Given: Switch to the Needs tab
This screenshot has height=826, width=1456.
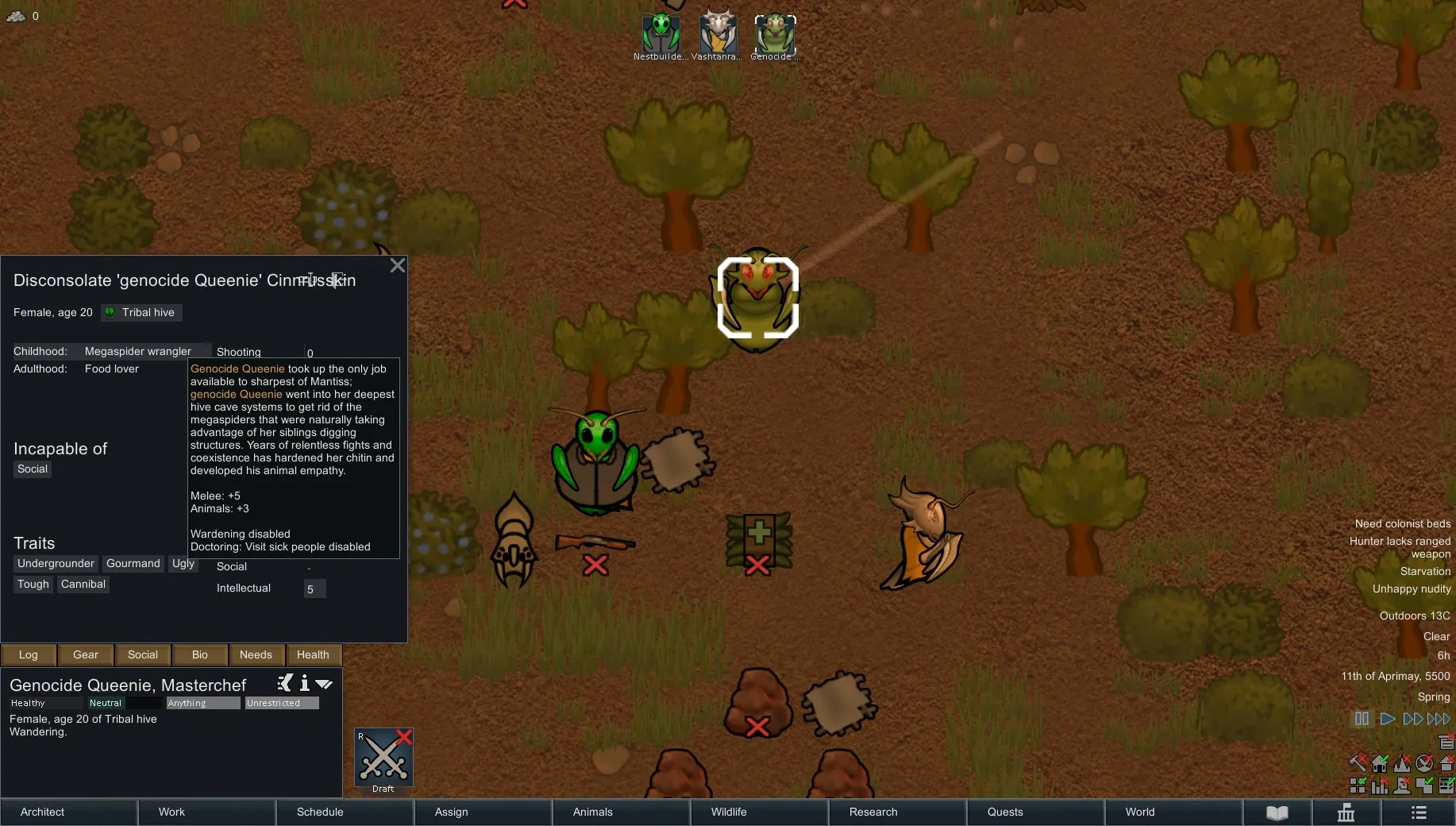Looking at the screenshot, I should pyautogui.click(x=256, y=654).
